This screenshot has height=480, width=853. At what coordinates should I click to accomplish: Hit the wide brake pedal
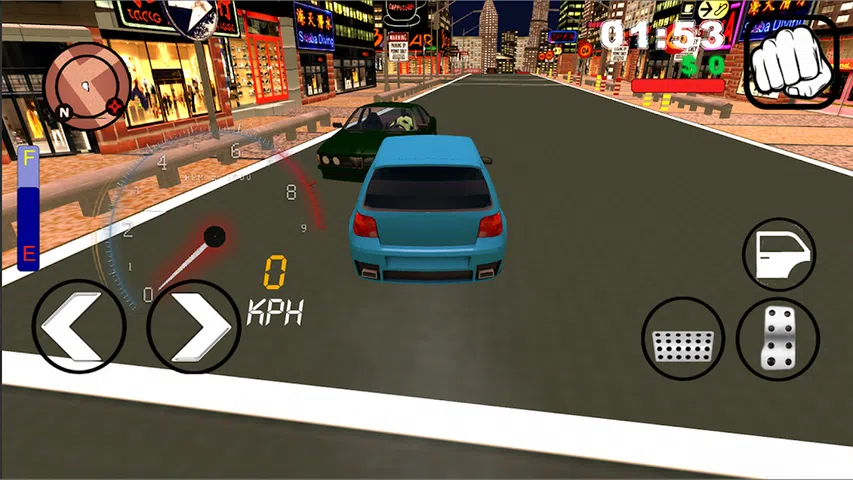(682, 338)
